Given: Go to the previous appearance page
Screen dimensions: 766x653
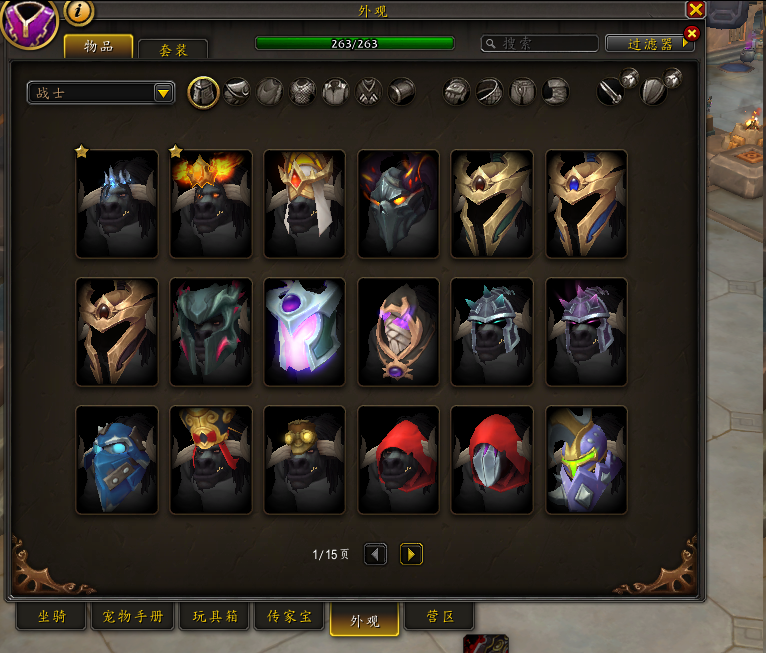Looking at the screenshot, I should (x=375, y=554).
